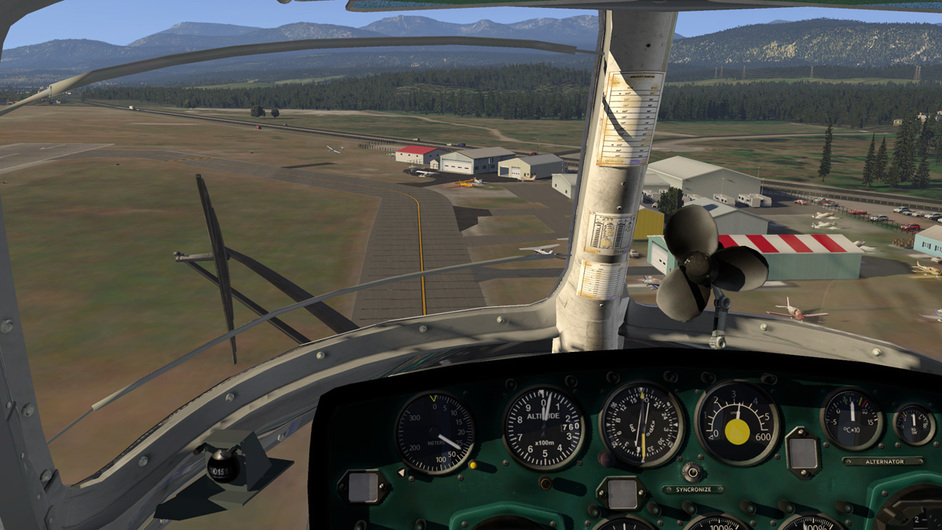This screenshot has height=530, width=942.
Task: Push the square light below the airspeed gauge
Action: pos(364,487)
